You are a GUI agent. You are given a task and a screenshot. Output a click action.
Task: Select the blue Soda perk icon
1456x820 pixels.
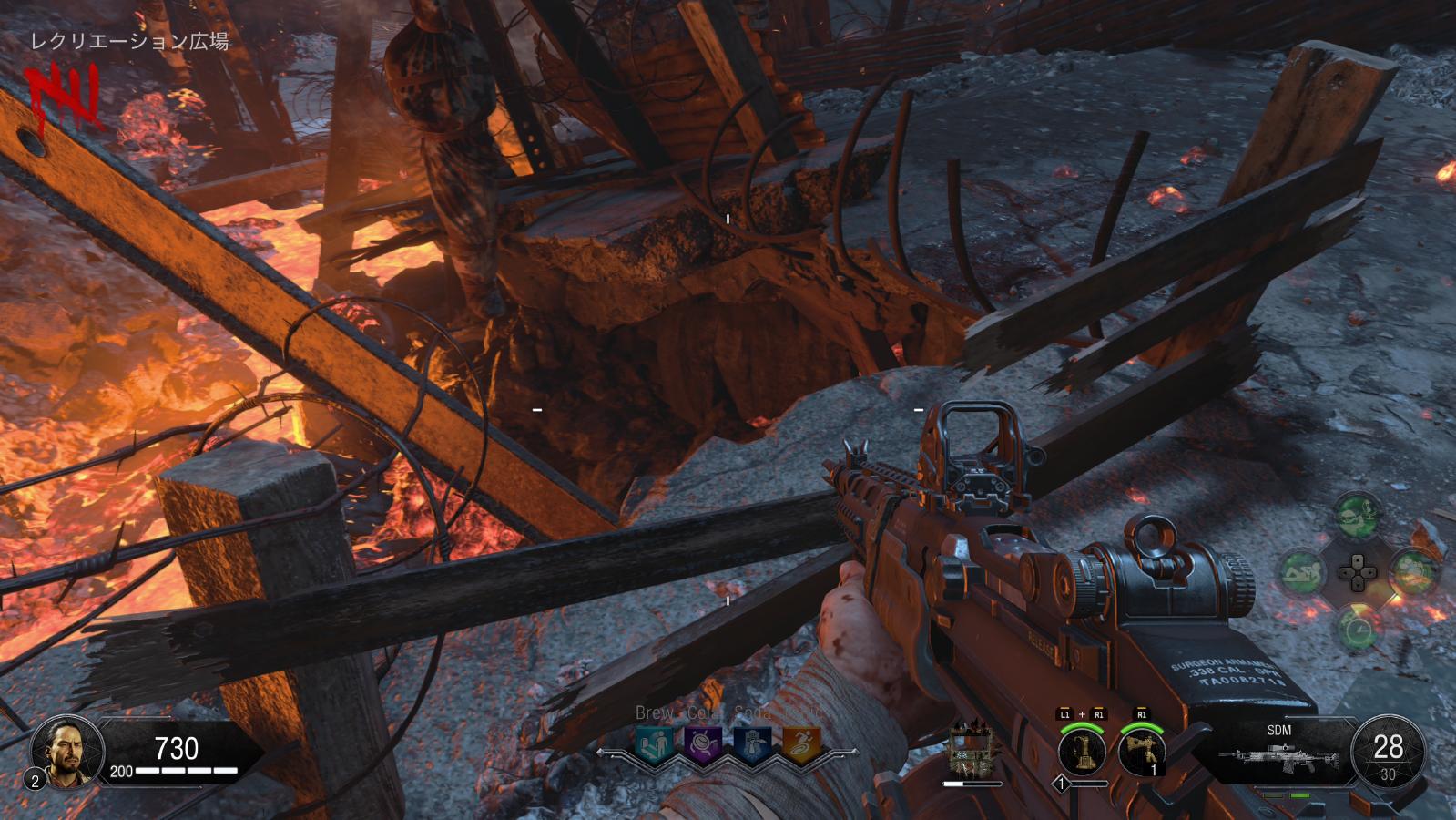pyautogui.click(x=752, y=745)
